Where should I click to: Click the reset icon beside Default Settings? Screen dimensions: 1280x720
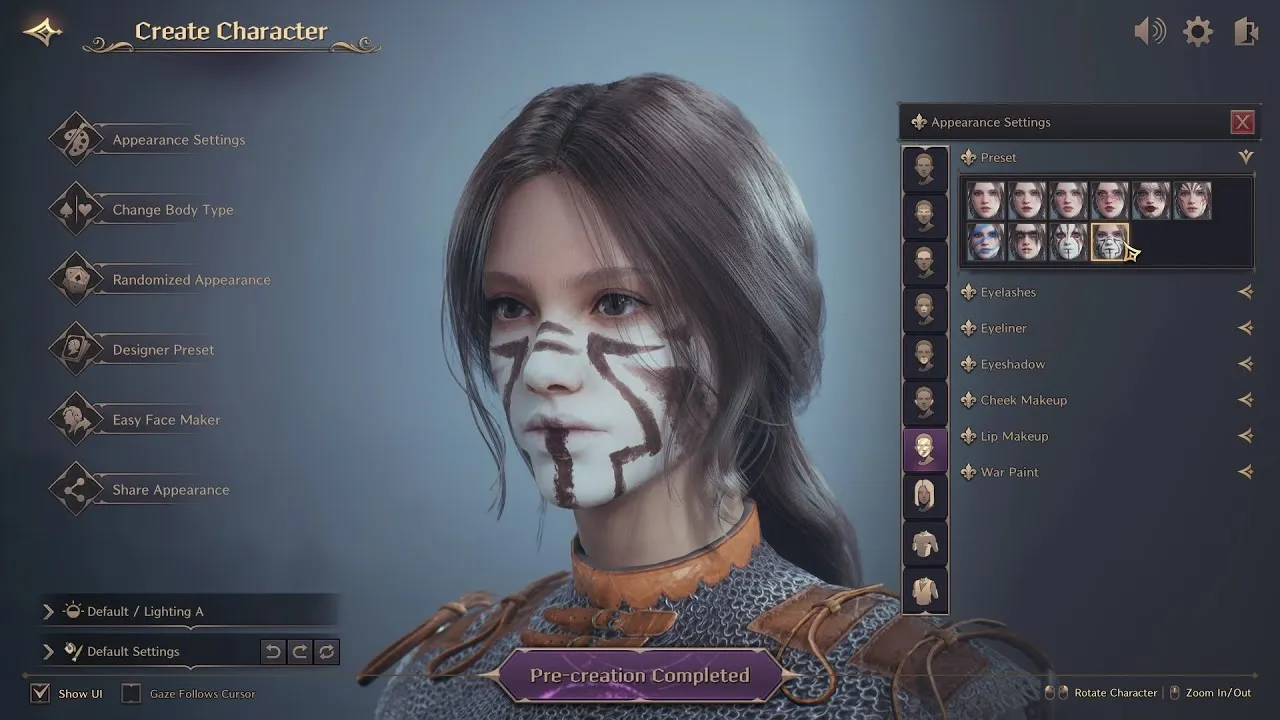[326, 651]
